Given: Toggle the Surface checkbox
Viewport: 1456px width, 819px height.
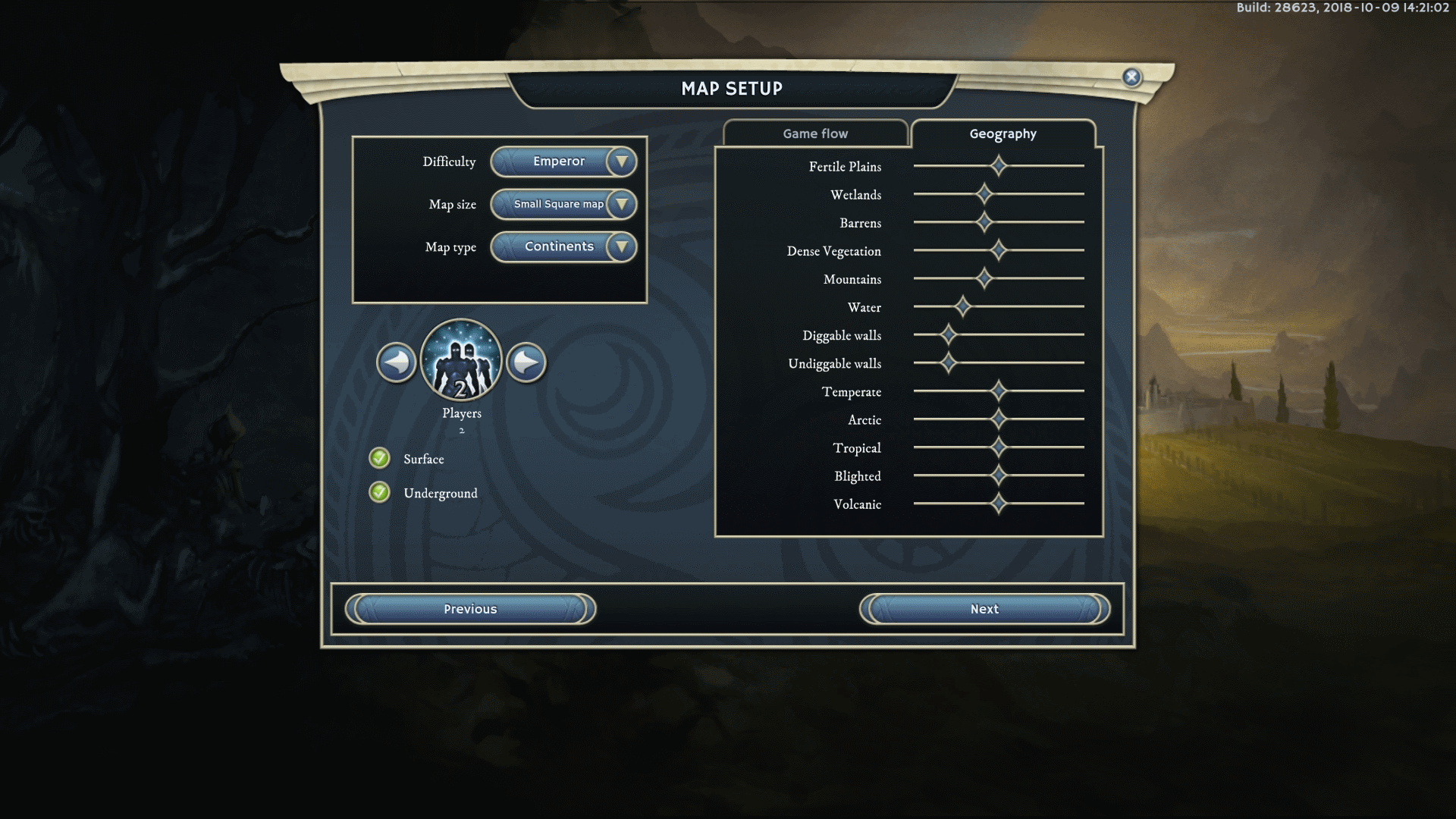Looking at the screenshot, I should (380, 458).
